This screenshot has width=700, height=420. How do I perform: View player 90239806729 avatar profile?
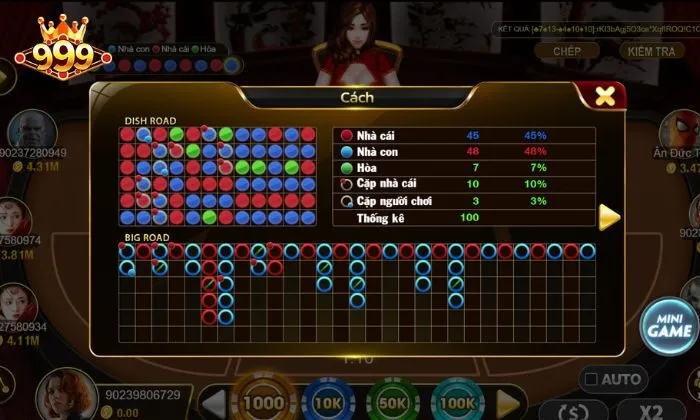pyautogui.click(x=64, y=393)
